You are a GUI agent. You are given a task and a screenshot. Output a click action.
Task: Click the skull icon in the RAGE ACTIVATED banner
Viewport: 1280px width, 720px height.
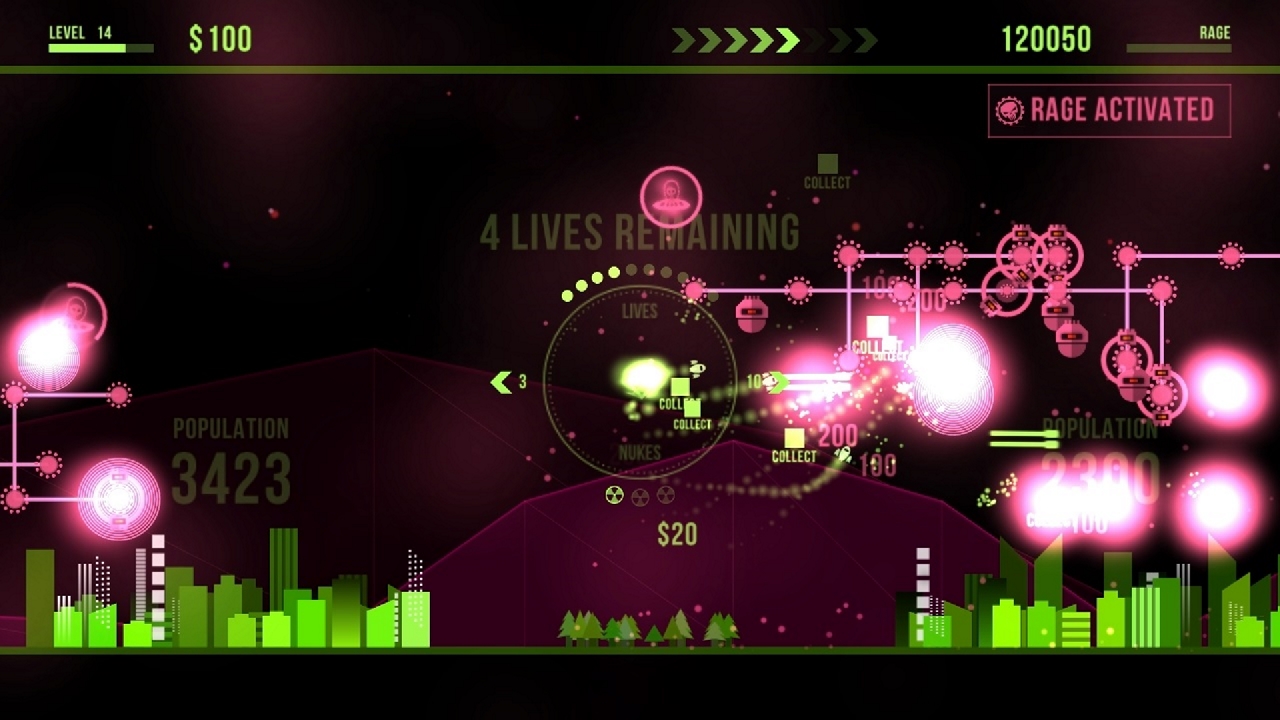click(1013, 109)
